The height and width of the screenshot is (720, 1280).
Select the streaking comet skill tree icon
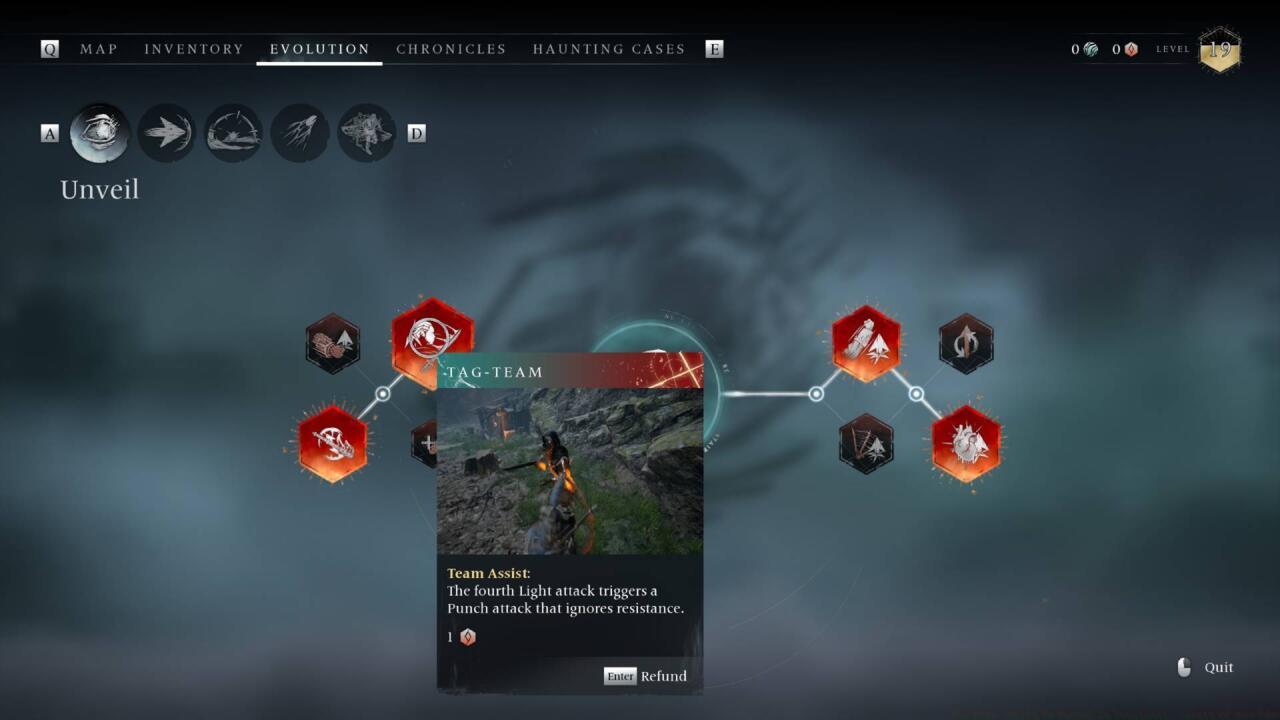300,133
